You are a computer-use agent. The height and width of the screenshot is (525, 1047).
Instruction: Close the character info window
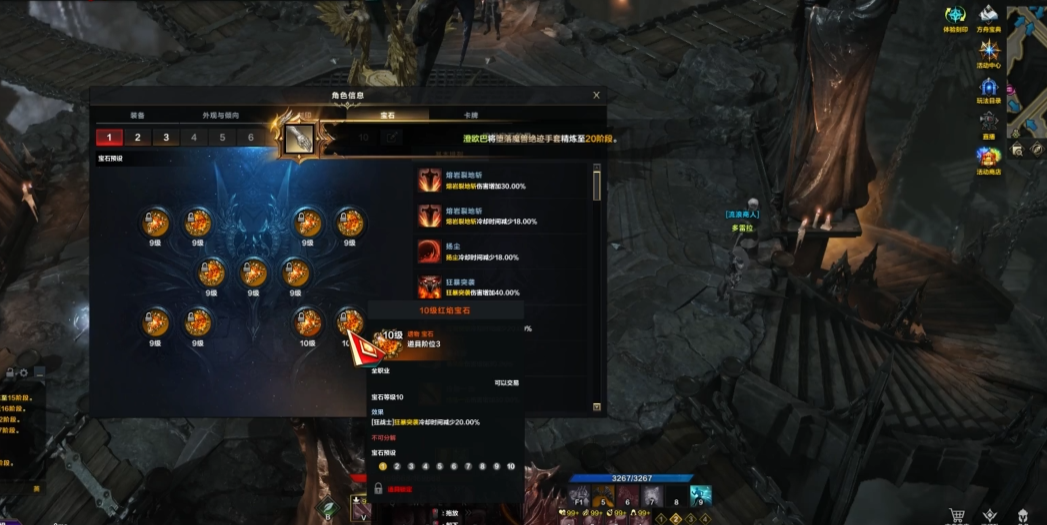click(x=597, y=95)
